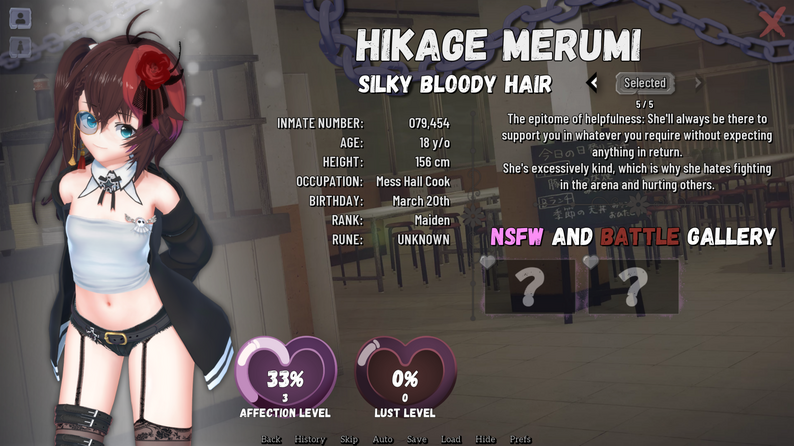Click the previous outfit left arrow

[x=593, y=83]
